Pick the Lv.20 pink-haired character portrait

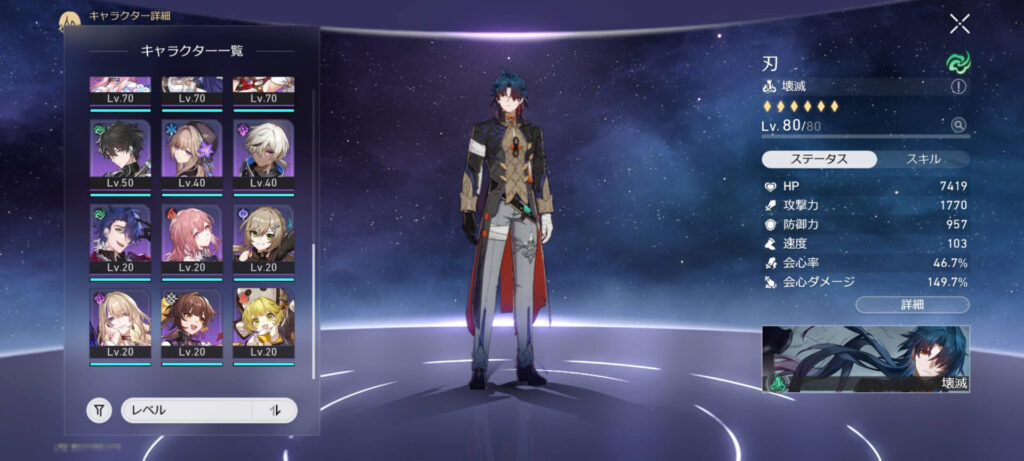192,235
